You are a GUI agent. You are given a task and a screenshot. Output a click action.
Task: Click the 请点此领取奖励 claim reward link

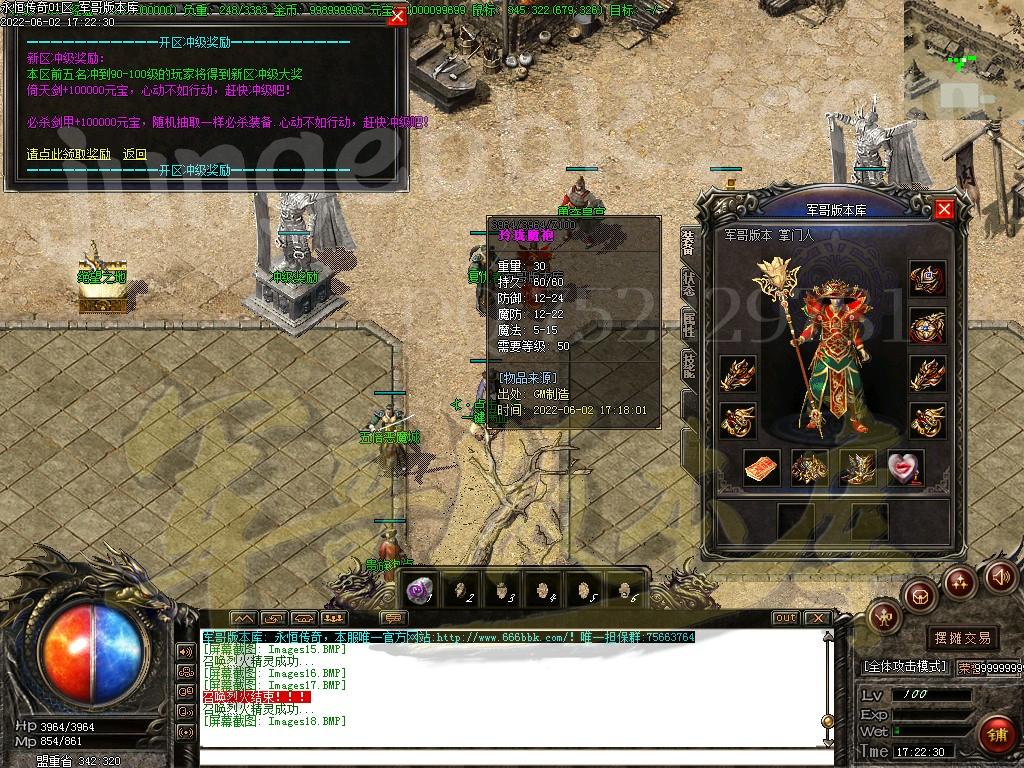(x=68, y=154)
